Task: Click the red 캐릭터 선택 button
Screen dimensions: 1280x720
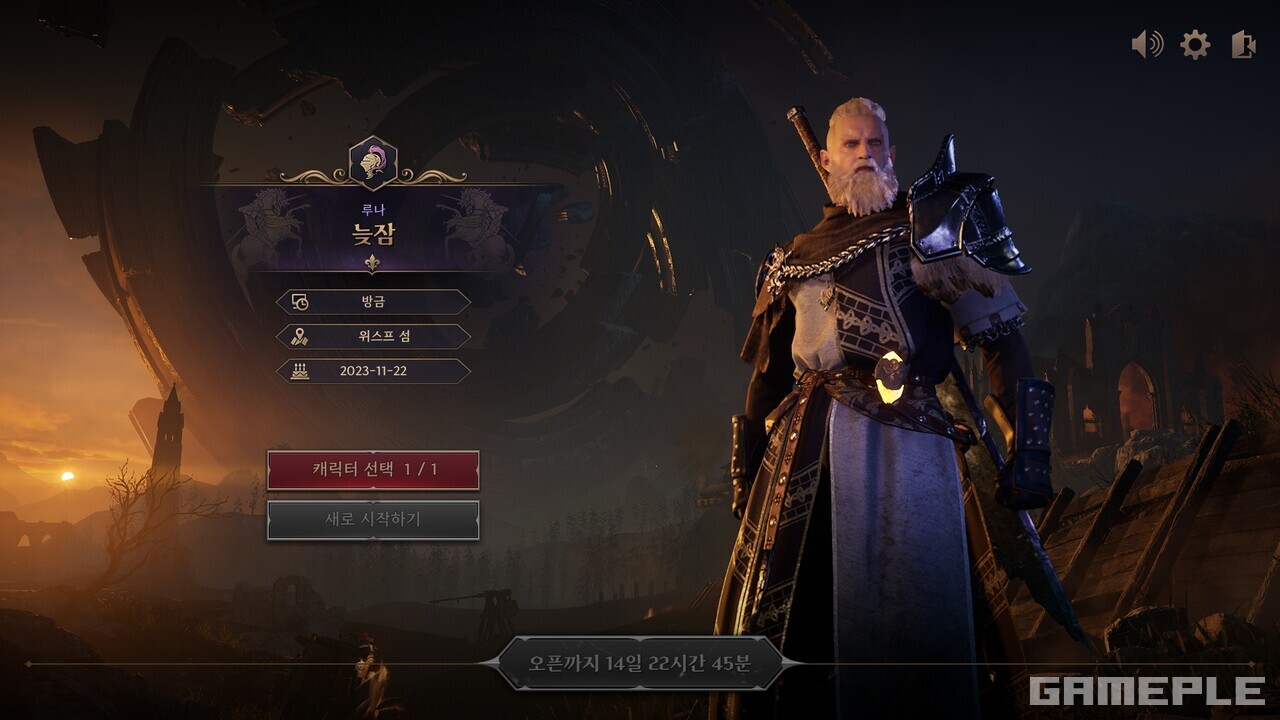Action: click(x=373, y=470)
